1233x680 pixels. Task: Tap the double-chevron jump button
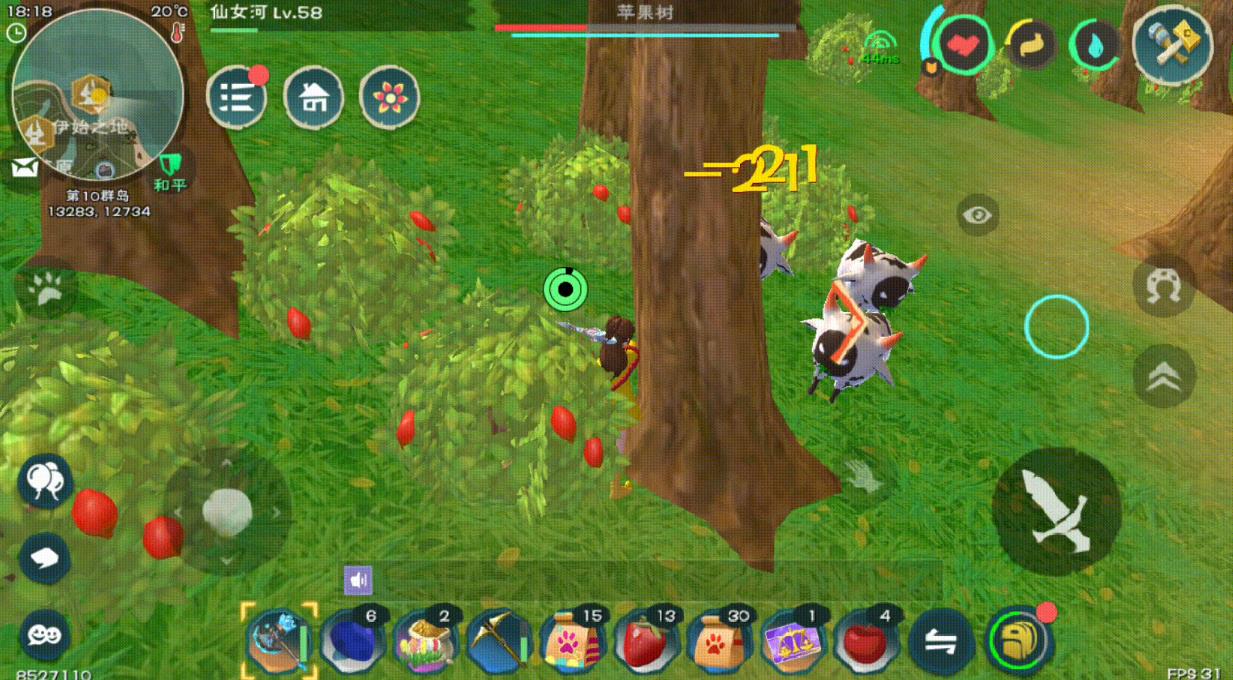point(1164,376)
